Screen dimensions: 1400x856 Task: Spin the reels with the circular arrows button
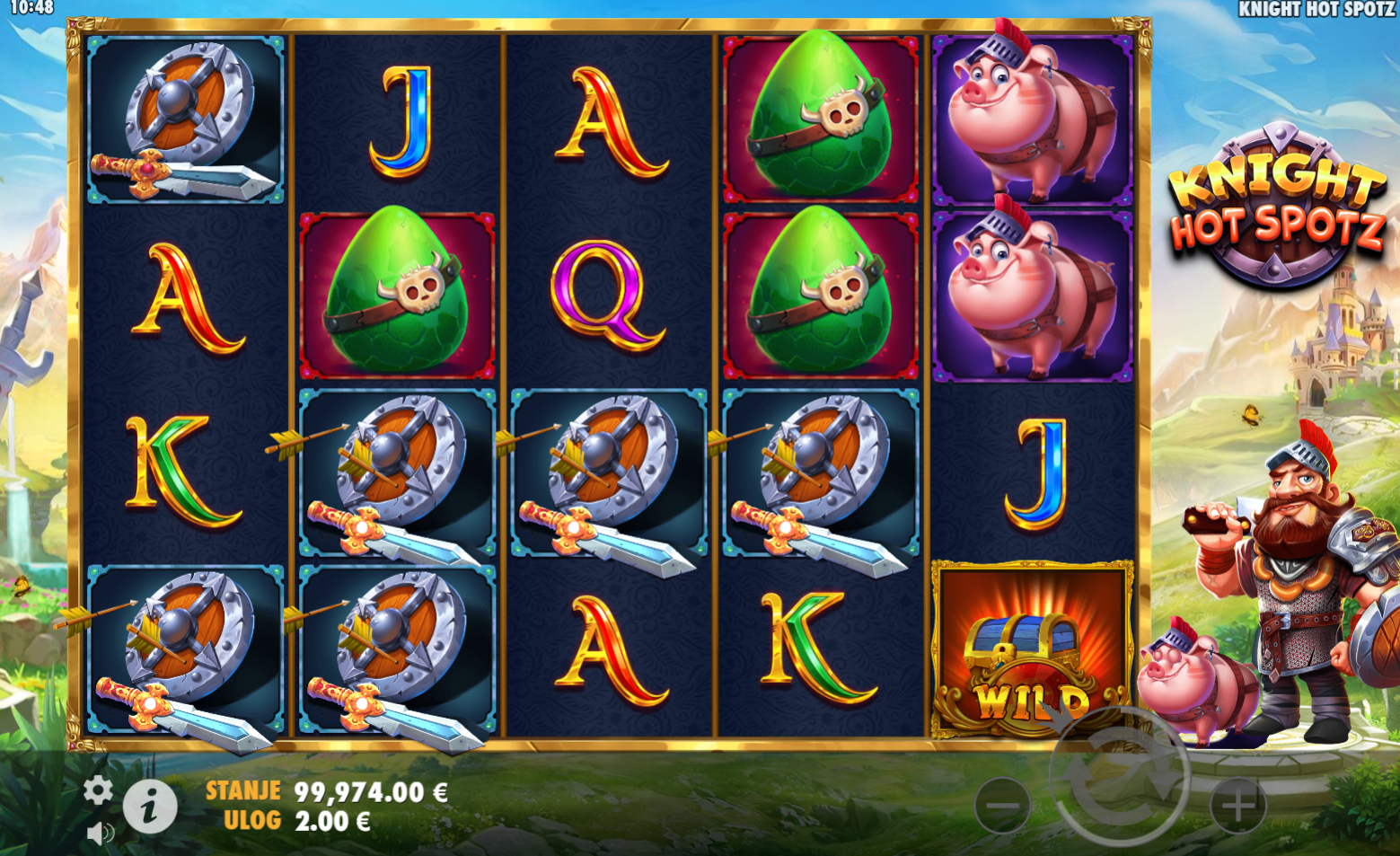point(1119,779)
